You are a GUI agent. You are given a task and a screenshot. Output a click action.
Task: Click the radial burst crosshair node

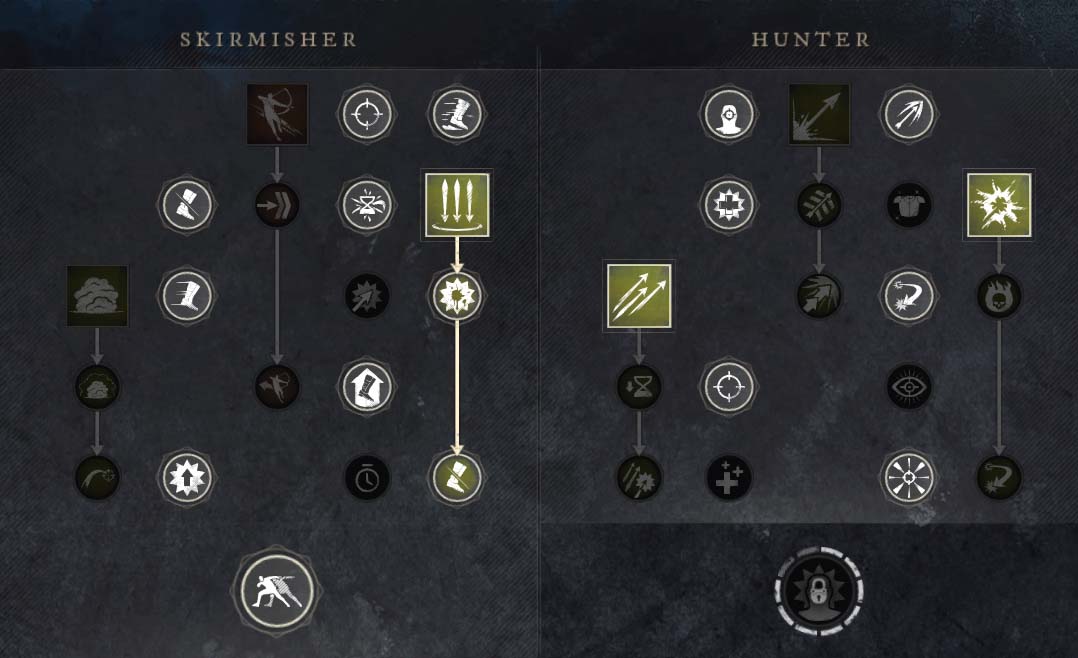pos(909,477)
